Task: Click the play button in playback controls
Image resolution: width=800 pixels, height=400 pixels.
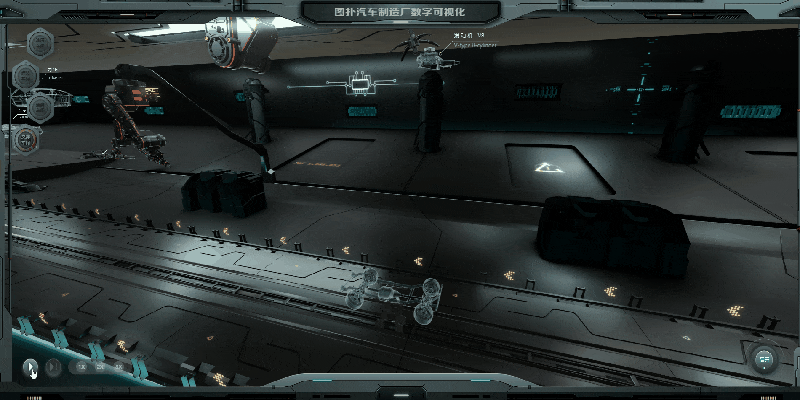Action: tap(31, 367)
